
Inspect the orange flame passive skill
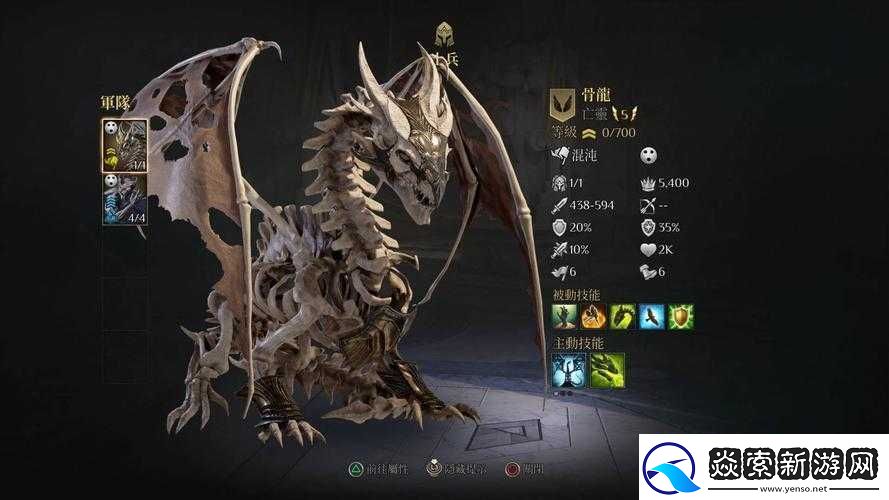pos(594,317)
